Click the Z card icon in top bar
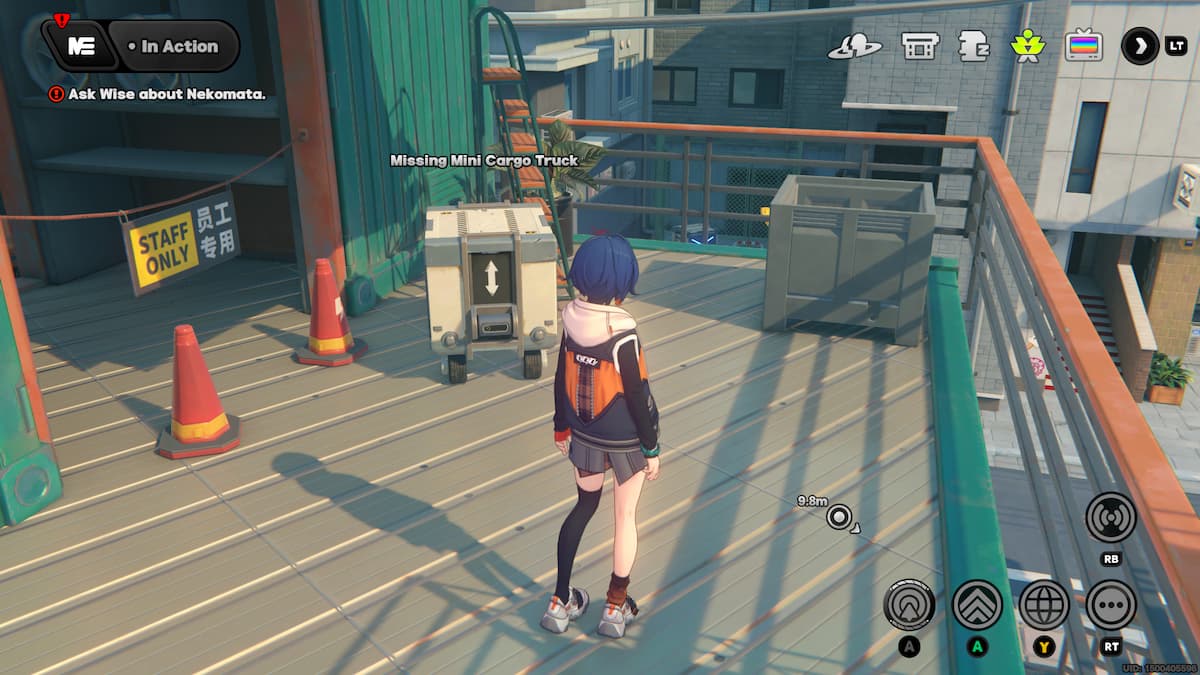Viewport: 1200px width, 675px height. pos(973,46)
